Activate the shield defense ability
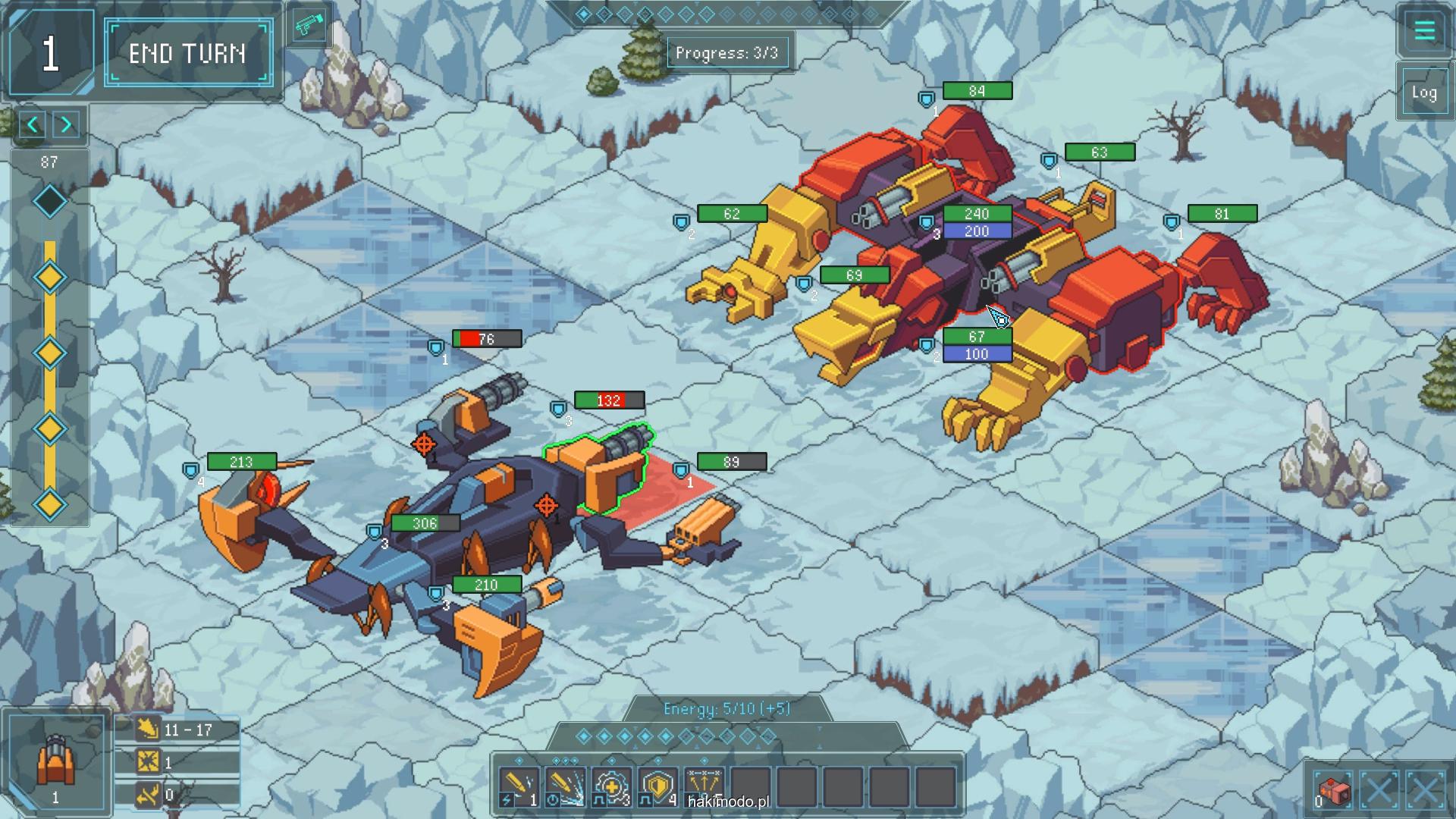This screenshot has width=1456, height=819. (657, 786)
